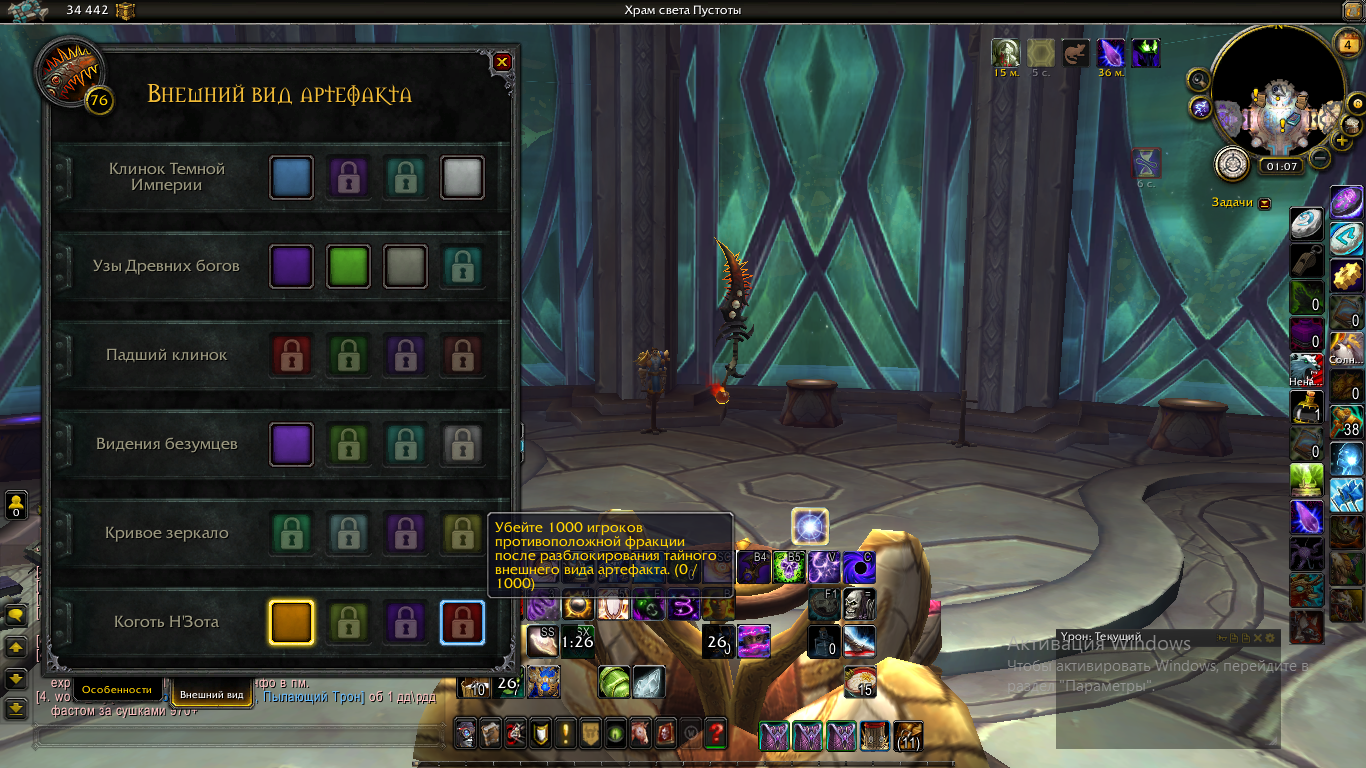Image resolution: width=1366 pixels, height=768 pixels.
Task: Choose the blue swatch for Клинок Темной Империи
Action: tap(292, 177)
